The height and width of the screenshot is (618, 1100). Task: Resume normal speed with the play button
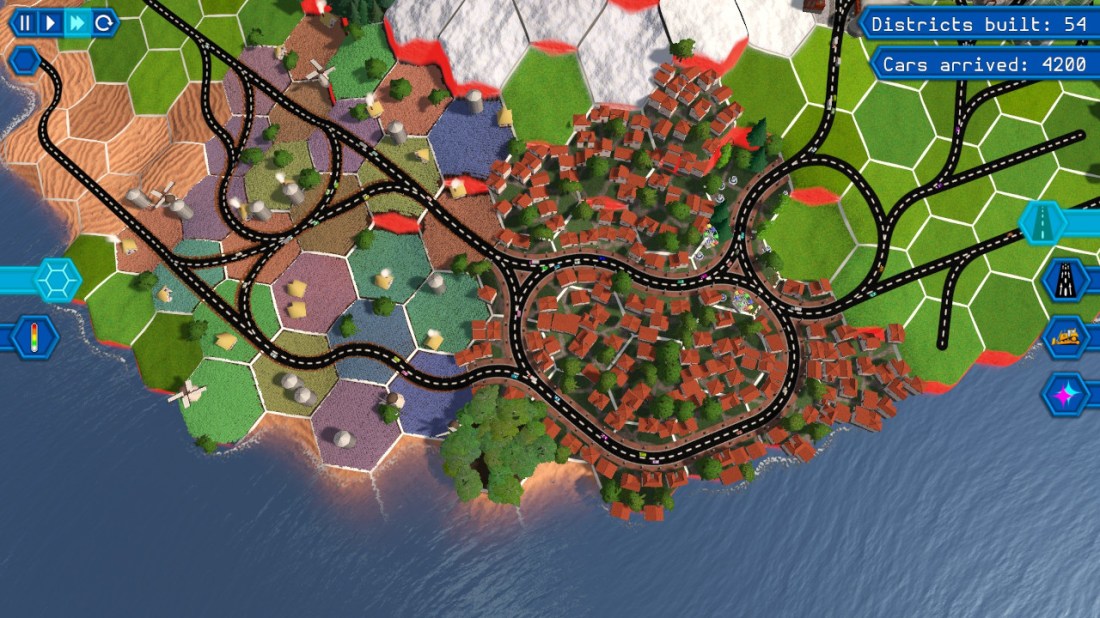tap(50, 22)
